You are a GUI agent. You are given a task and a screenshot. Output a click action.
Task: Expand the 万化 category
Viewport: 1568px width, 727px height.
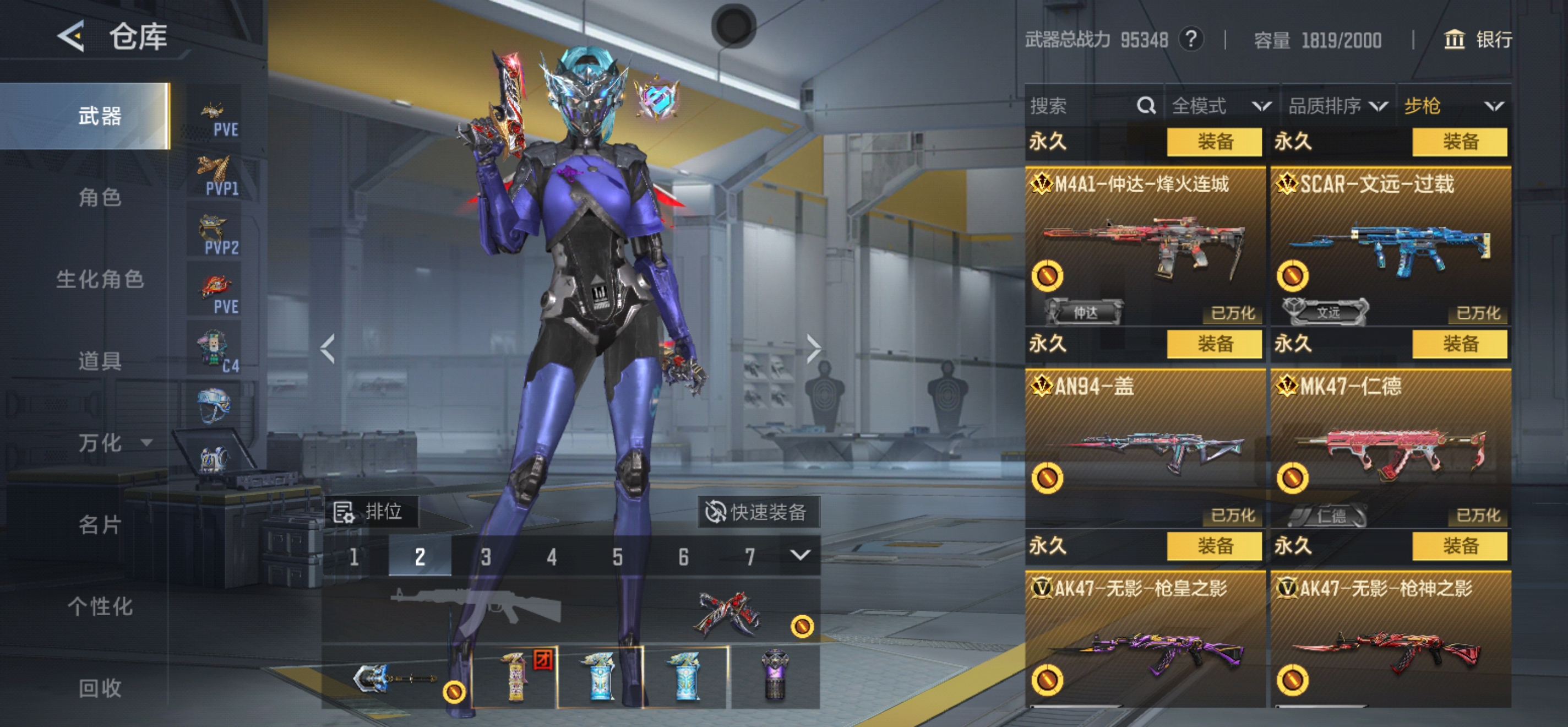pos(113,443)
